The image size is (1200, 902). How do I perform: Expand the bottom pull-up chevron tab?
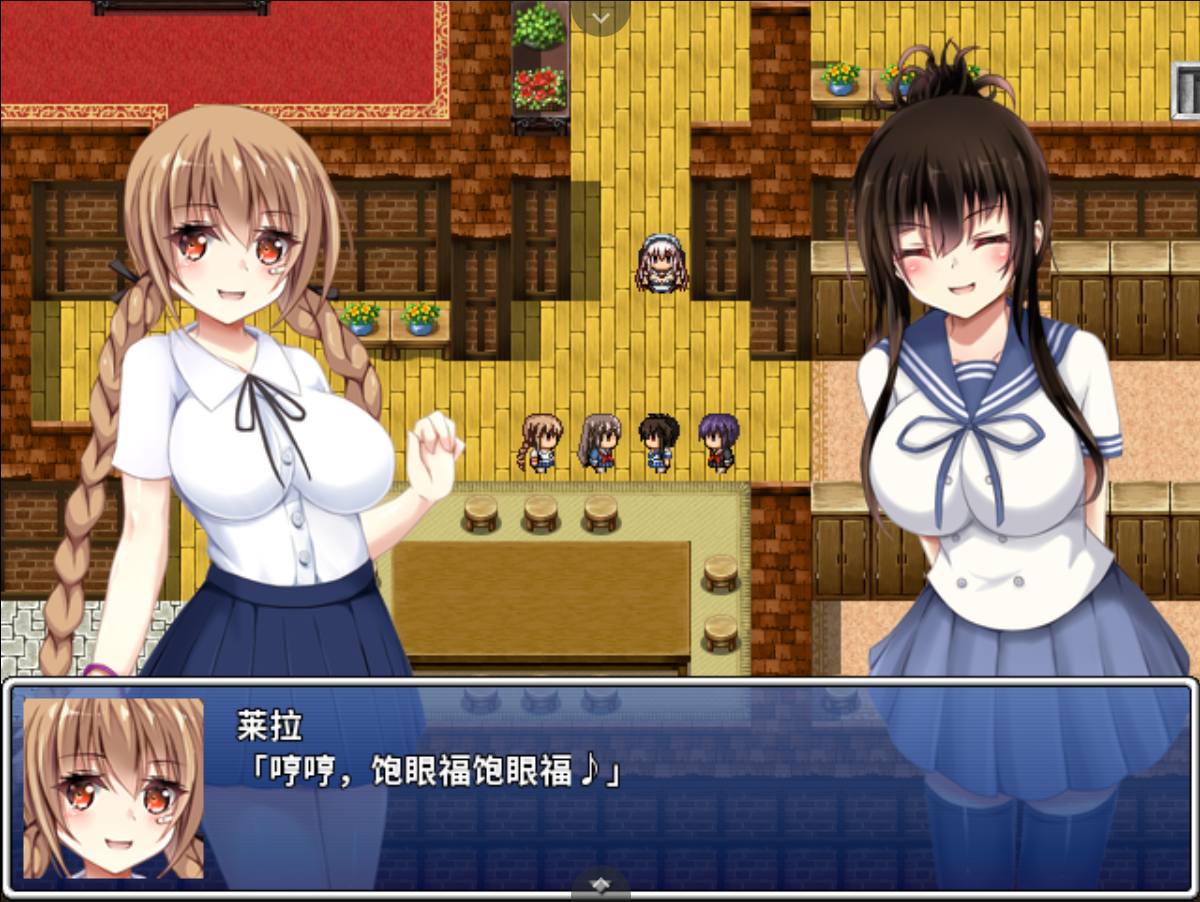pos(600,885)
